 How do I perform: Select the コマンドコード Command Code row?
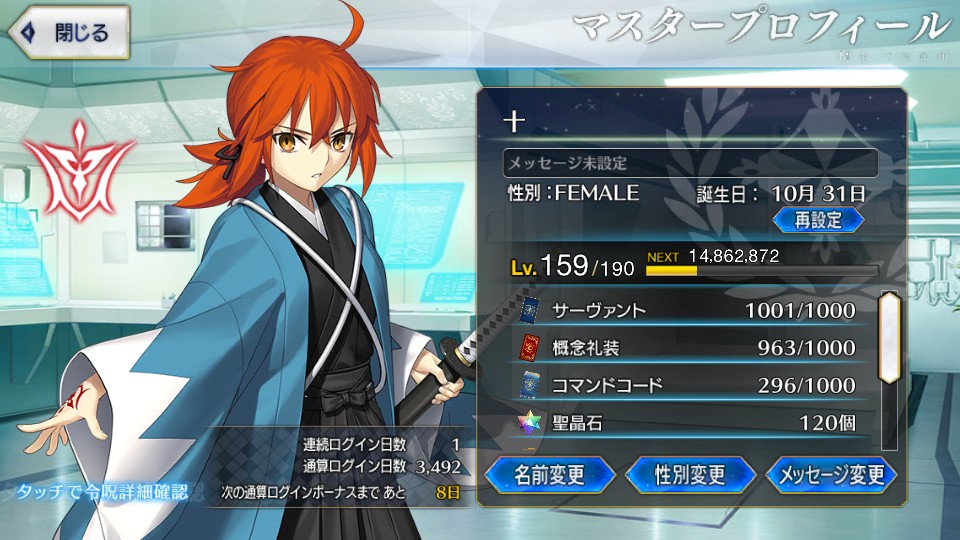[x=690, y=385]
